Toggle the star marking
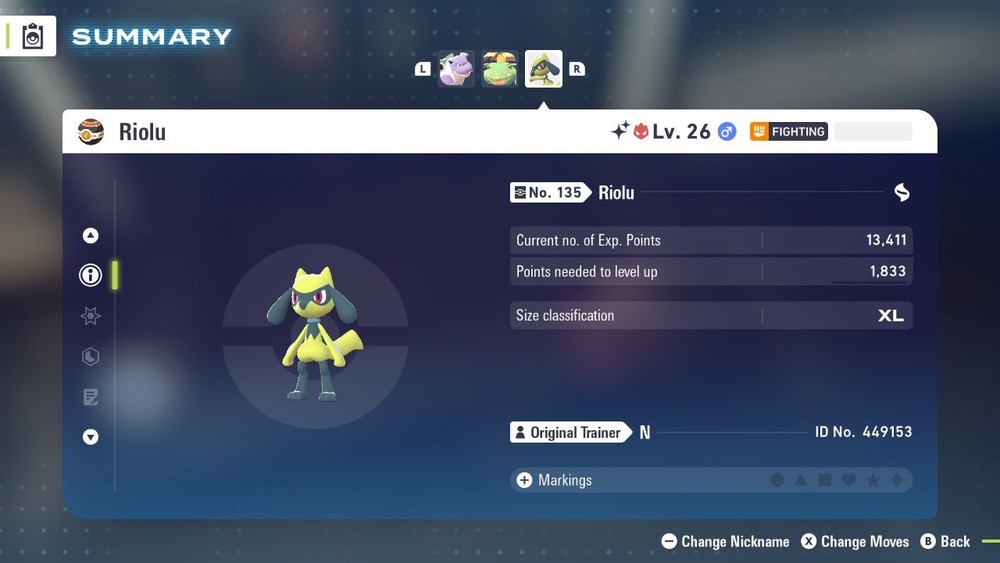 coord(873,481)
